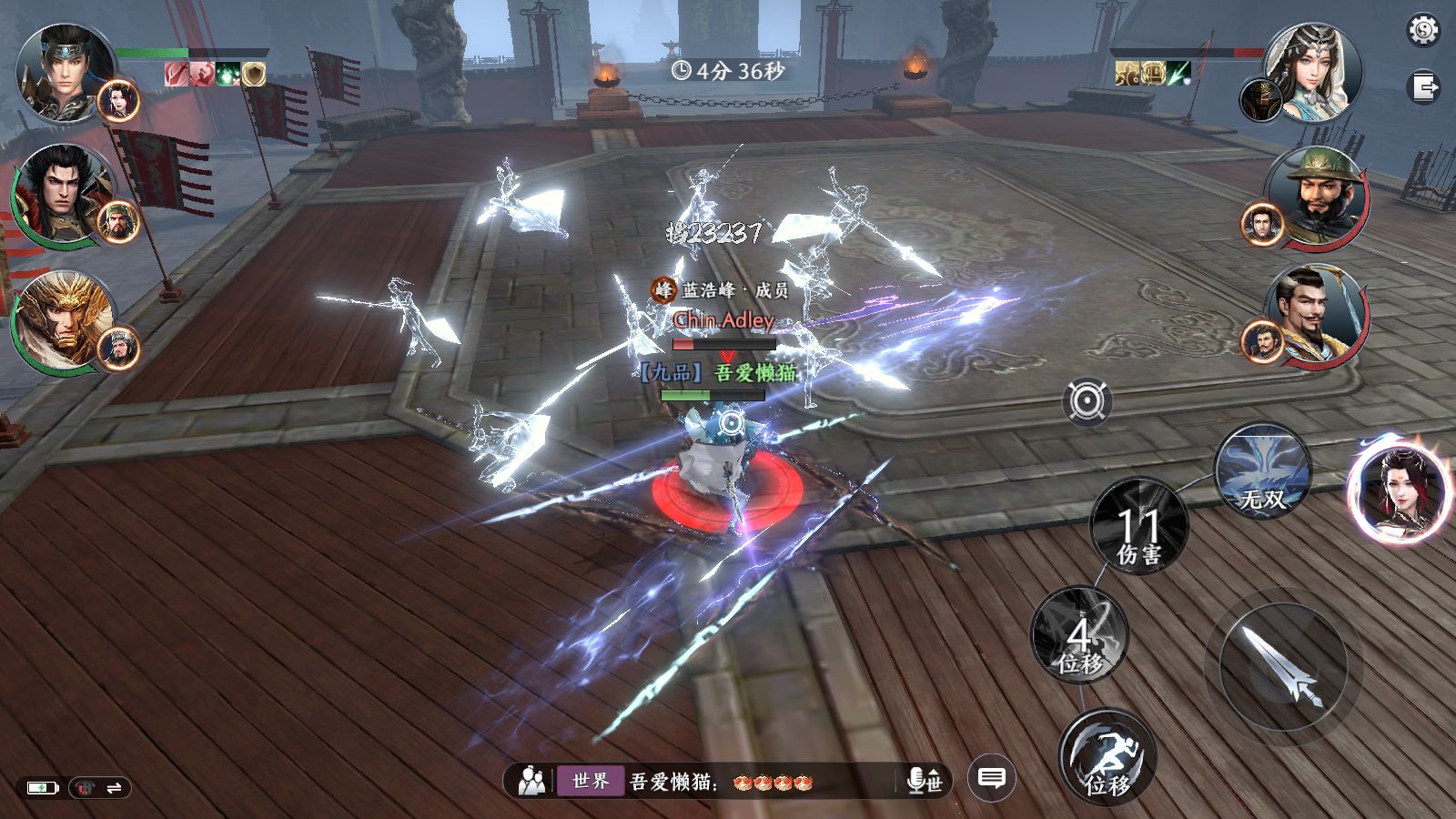Open the friends social icon

click(531, 781)
